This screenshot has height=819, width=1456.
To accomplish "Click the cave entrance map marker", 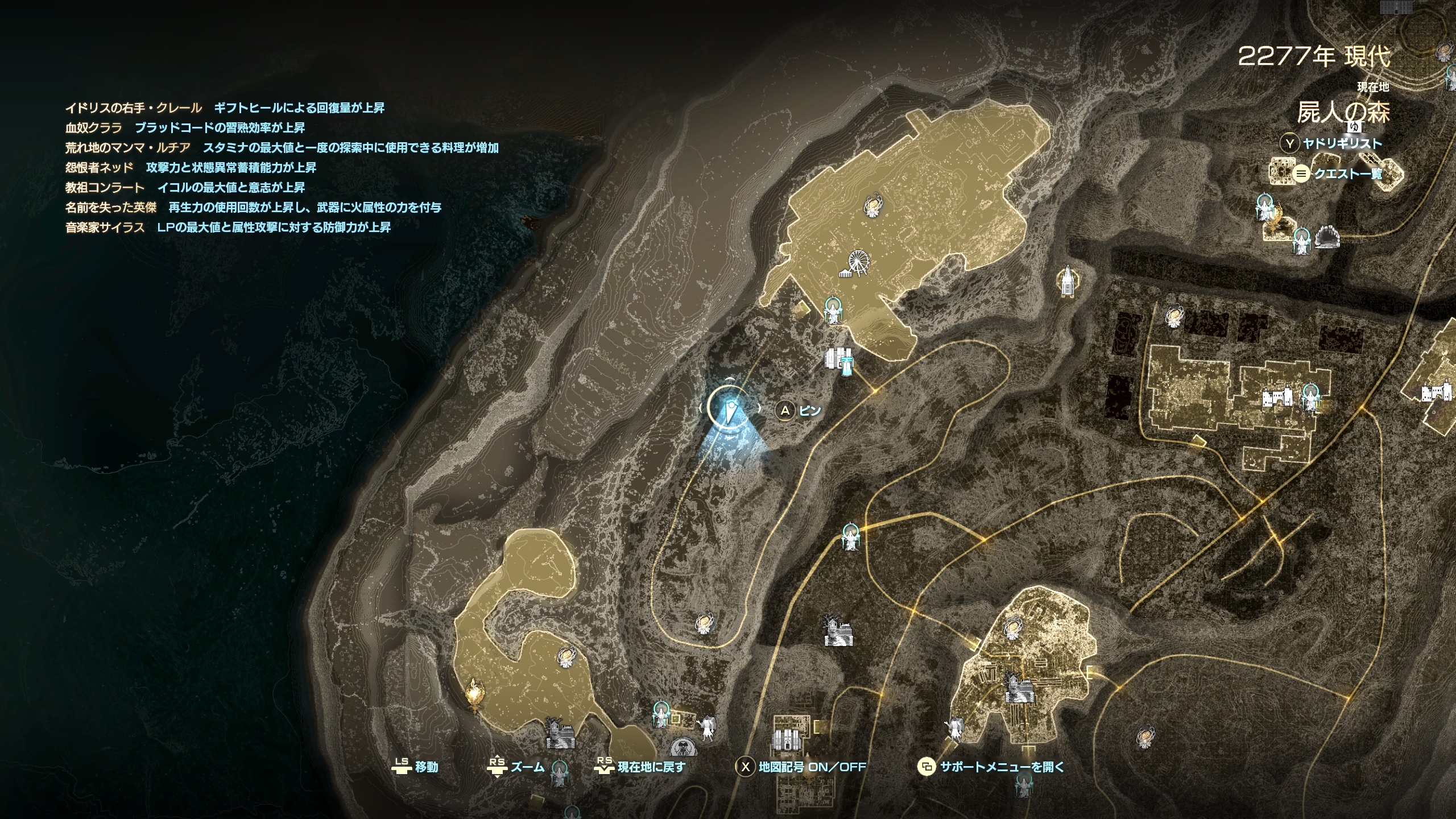I will (x=1328, y=235).
